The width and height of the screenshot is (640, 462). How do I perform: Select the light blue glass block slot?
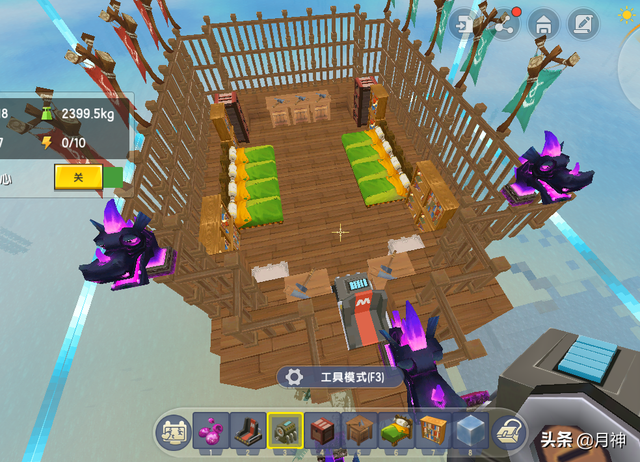click(470, 430)
